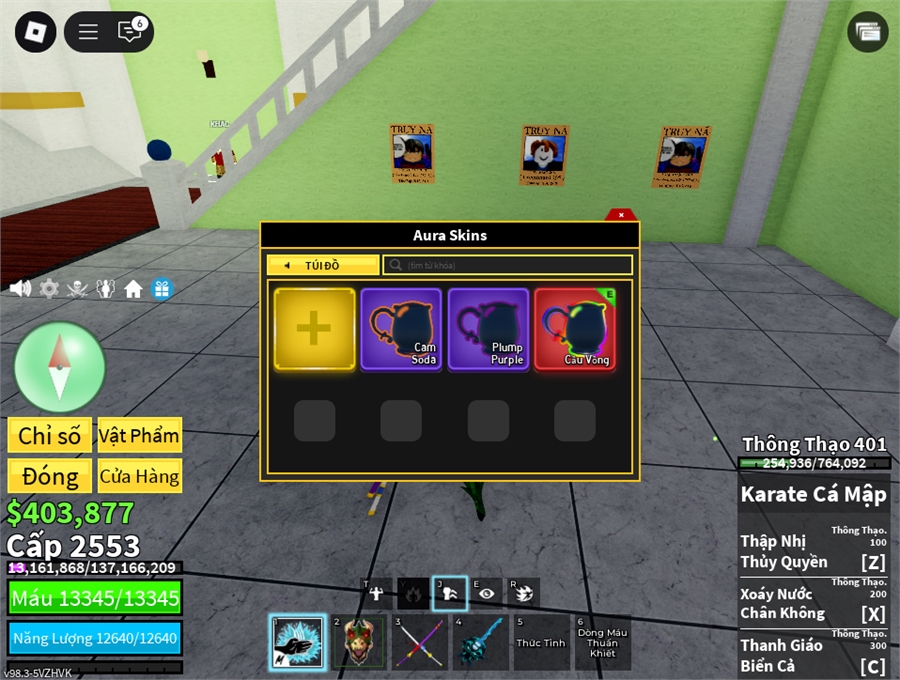This screenshot has width=900, height=680.
Task: Click the green compass
Action: tap(60, 367)
